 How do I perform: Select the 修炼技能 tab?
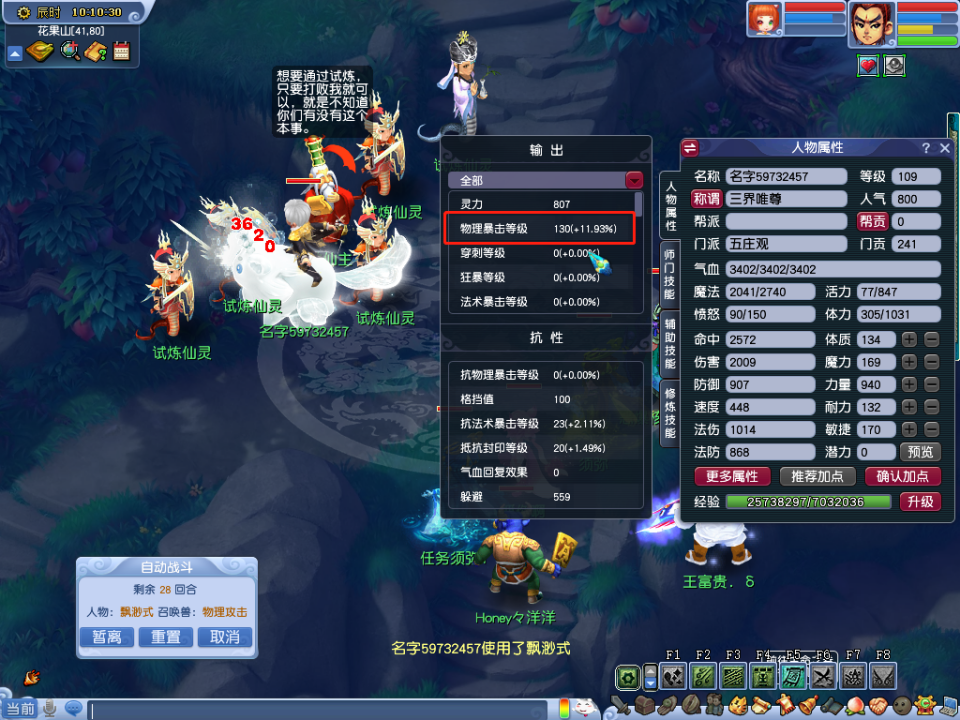669,412
